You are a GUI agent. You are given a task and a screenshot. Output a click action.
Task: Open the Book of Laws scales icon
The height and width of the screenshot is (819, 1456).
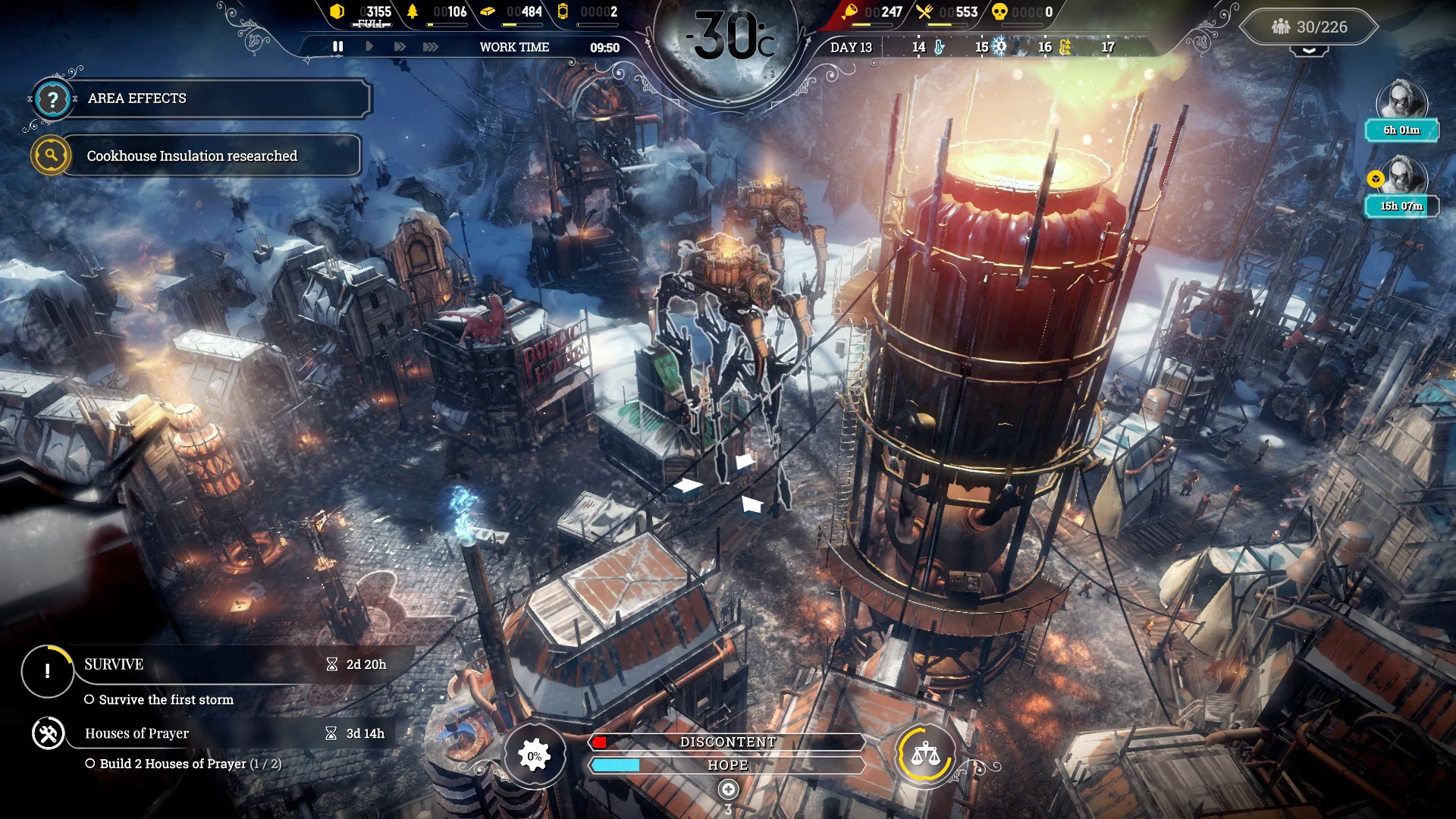(925, 755)
